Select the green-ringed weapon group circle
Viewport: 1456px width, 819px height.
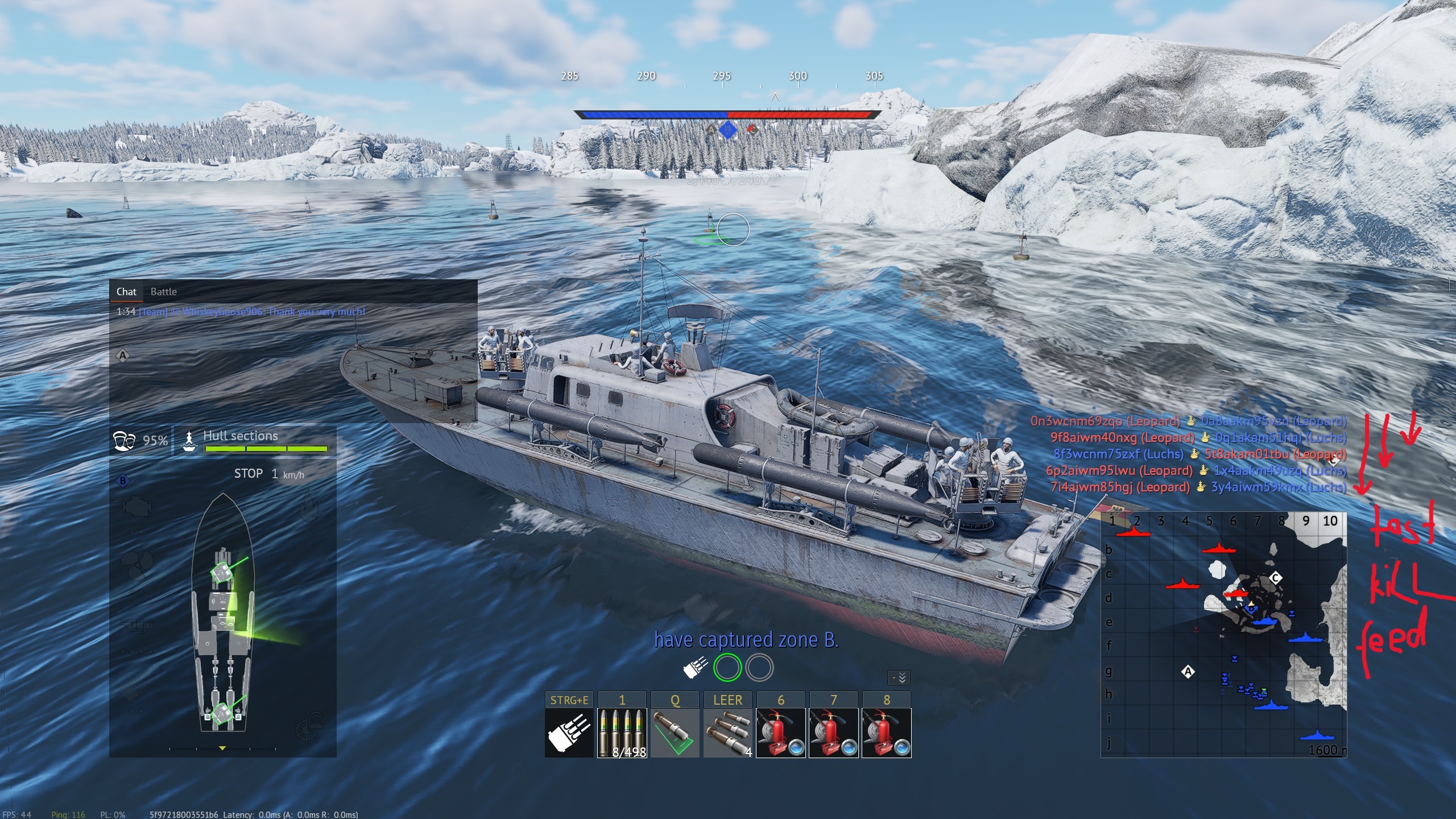[x=727, y=667]
